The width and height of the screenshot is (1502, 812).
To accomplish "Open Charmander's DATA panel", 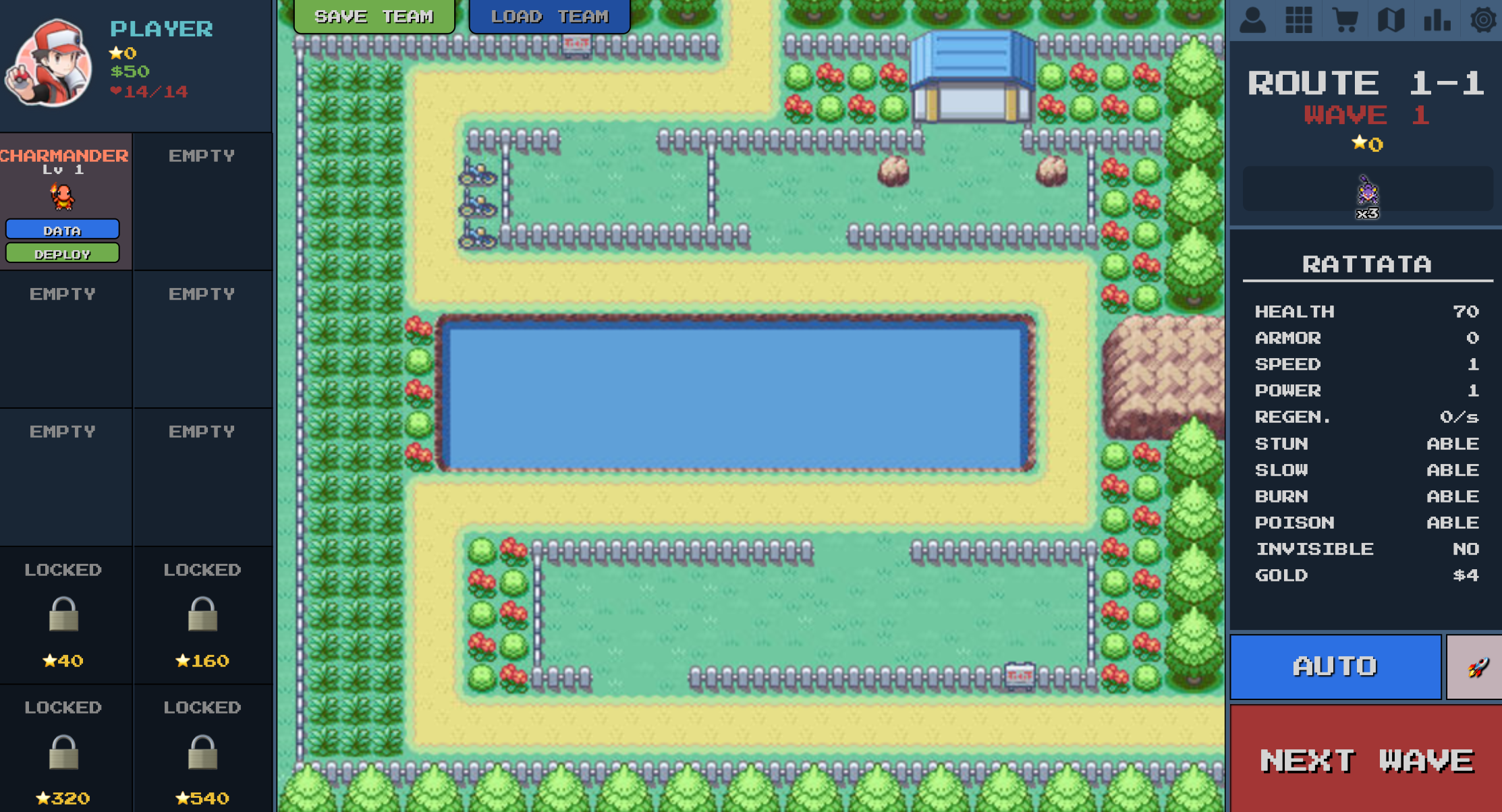I will (x=62, y=229).
